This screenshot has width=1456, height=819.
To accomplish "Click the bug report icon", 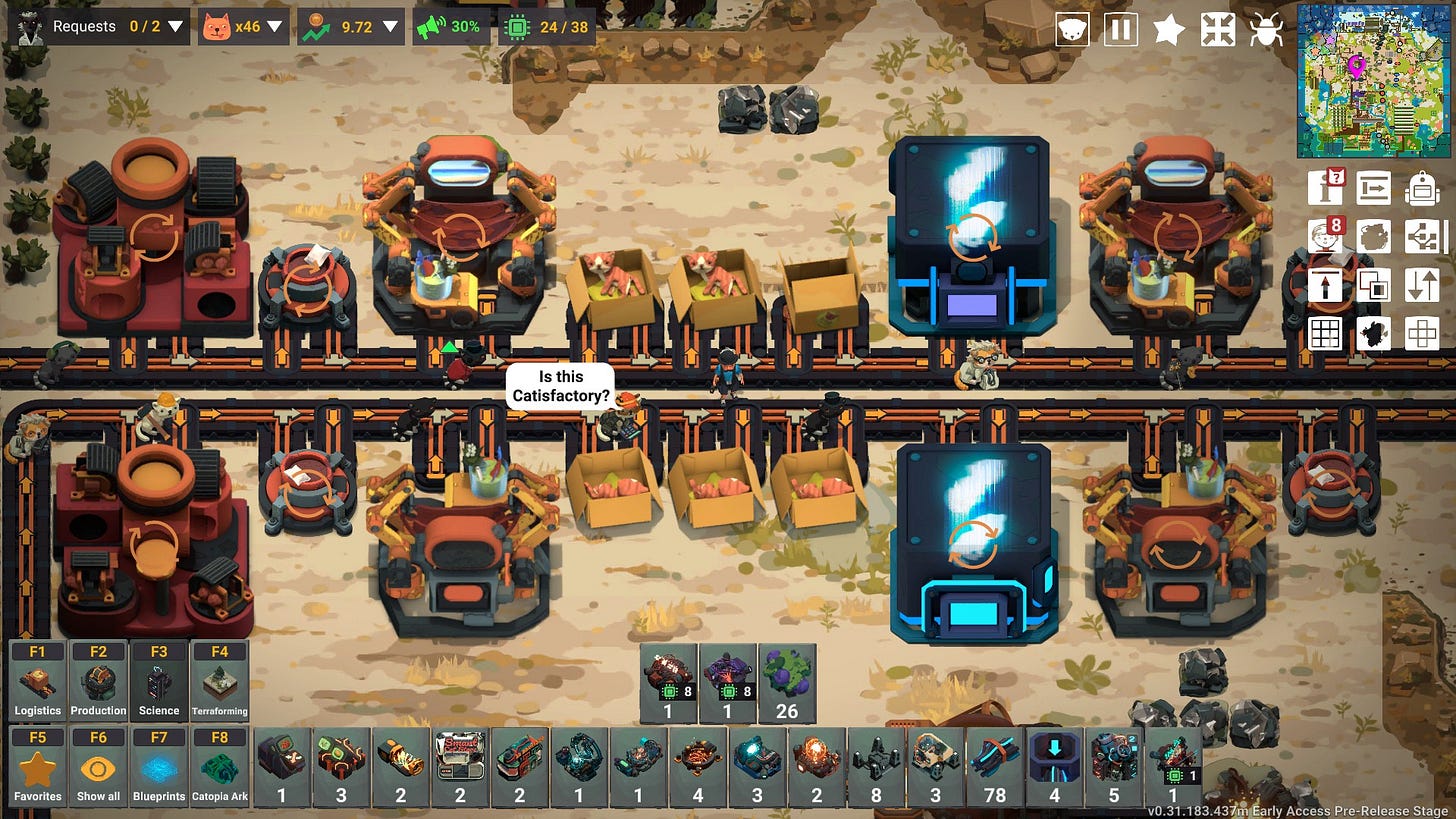I will pyautogui.click(x=1266, y=29).
